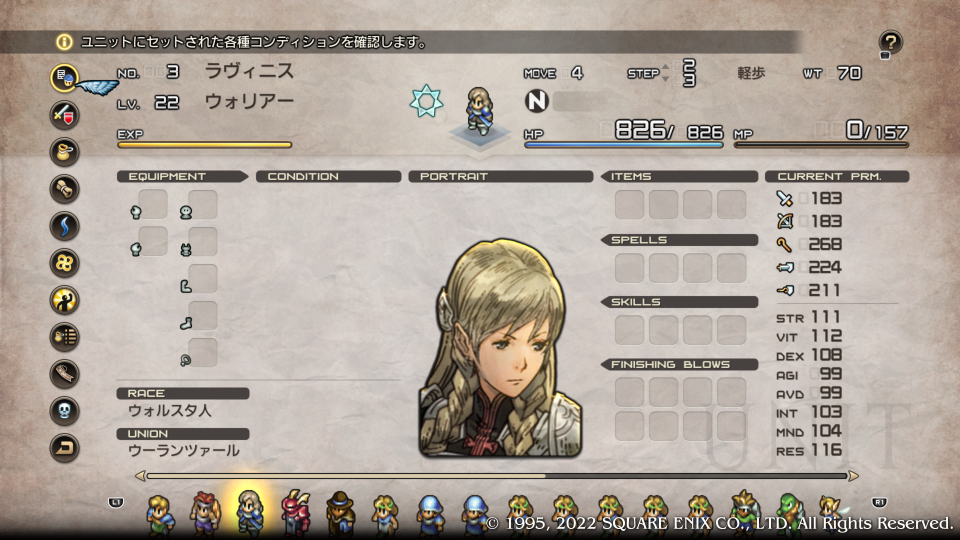Open the scroll icon tab
Image resolution: width=960 pixels, height=540 pixels.
click(x=65, y=188)
